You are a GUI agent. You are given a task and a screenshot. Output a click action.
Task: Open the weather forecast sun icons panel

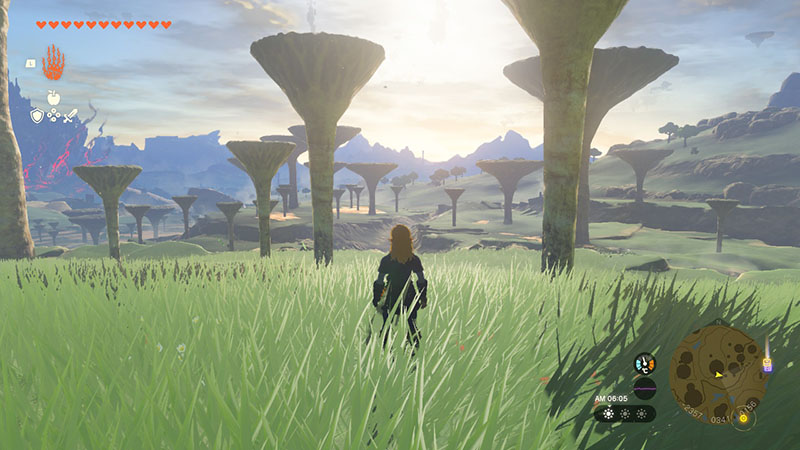pos(625,413)
